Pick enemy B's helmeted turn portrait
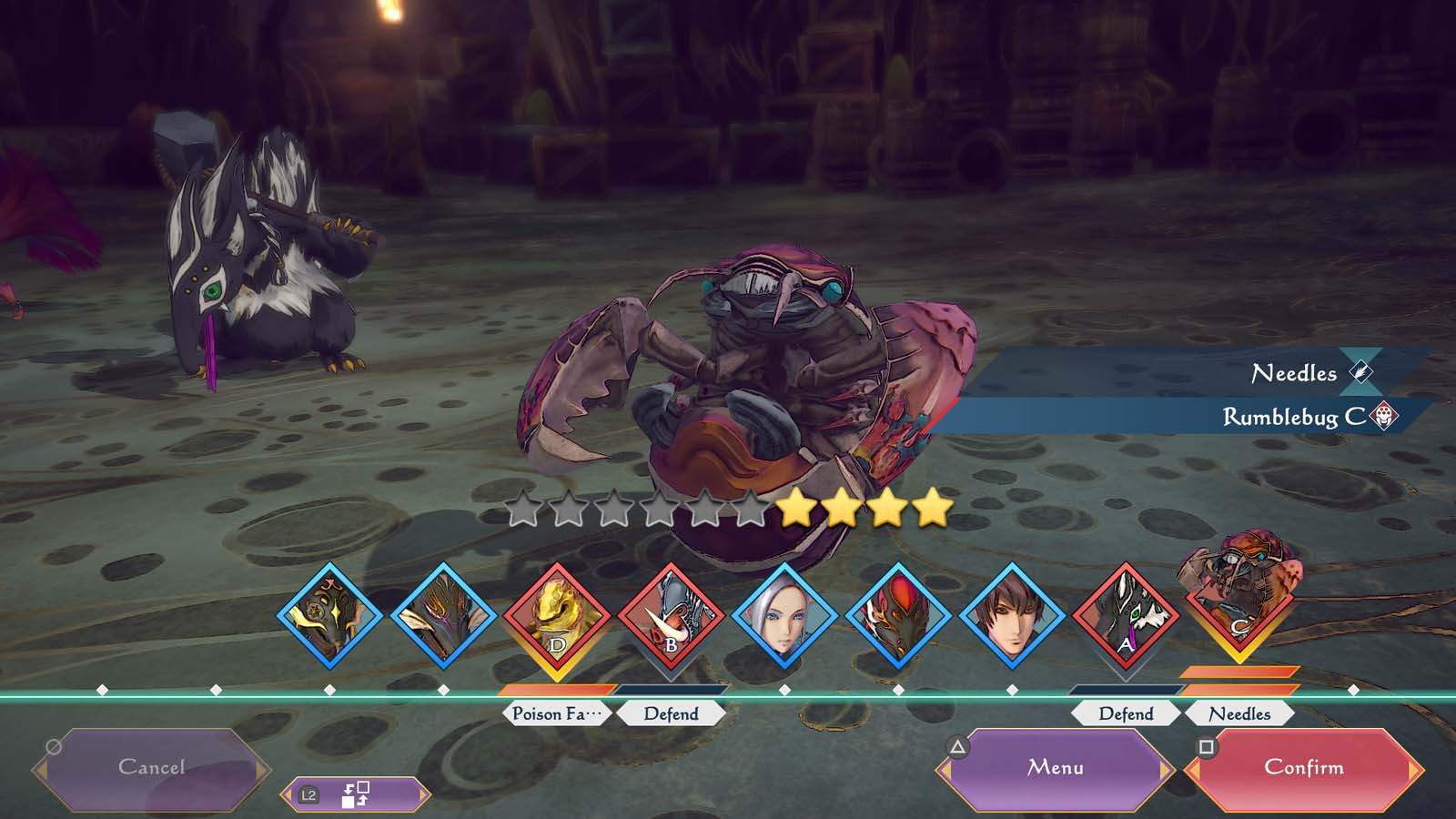 tap(671, 617)
